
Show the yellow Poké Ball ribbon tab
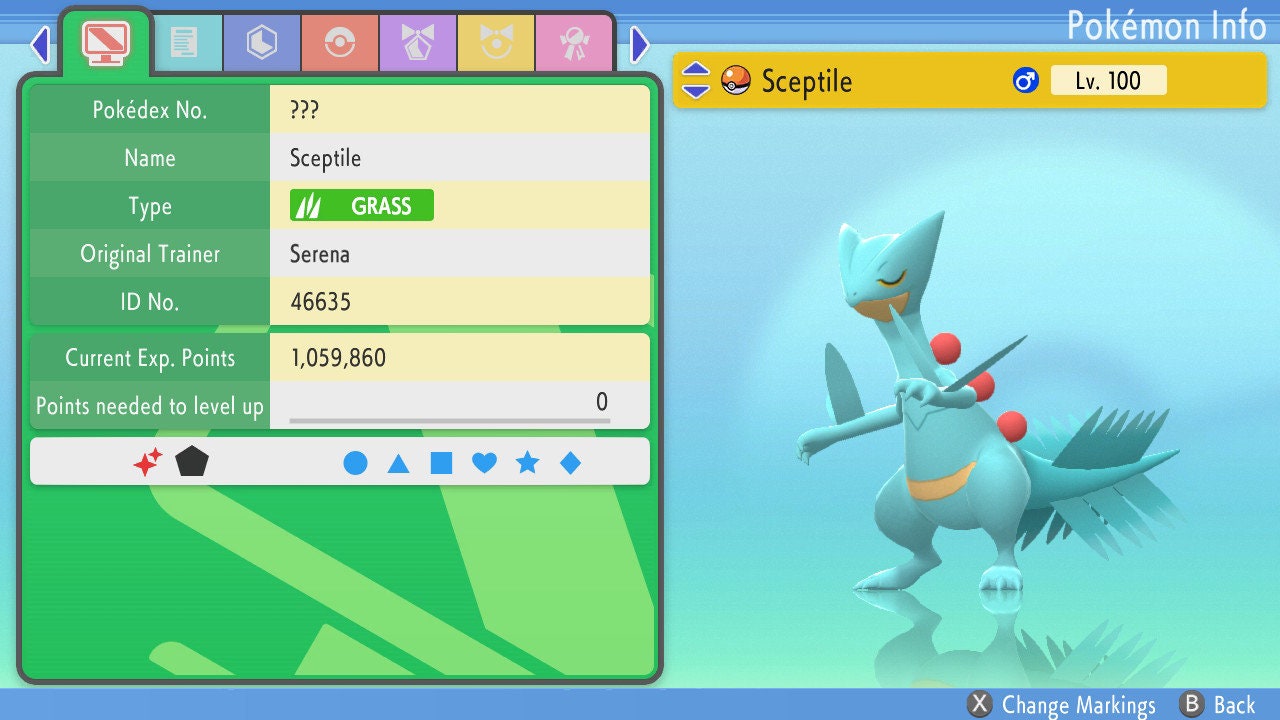(496, 43)
